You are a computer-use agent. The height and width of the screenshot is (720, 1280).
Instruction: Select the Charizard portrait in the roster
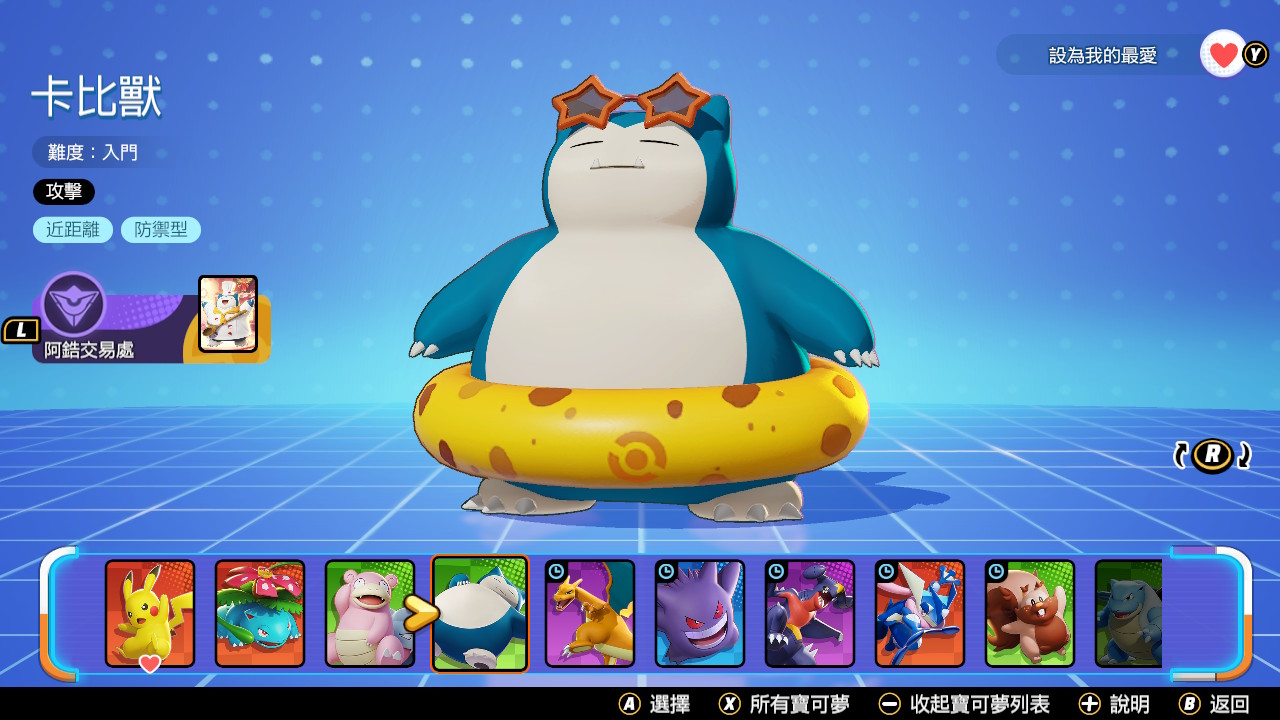point(590,614)
